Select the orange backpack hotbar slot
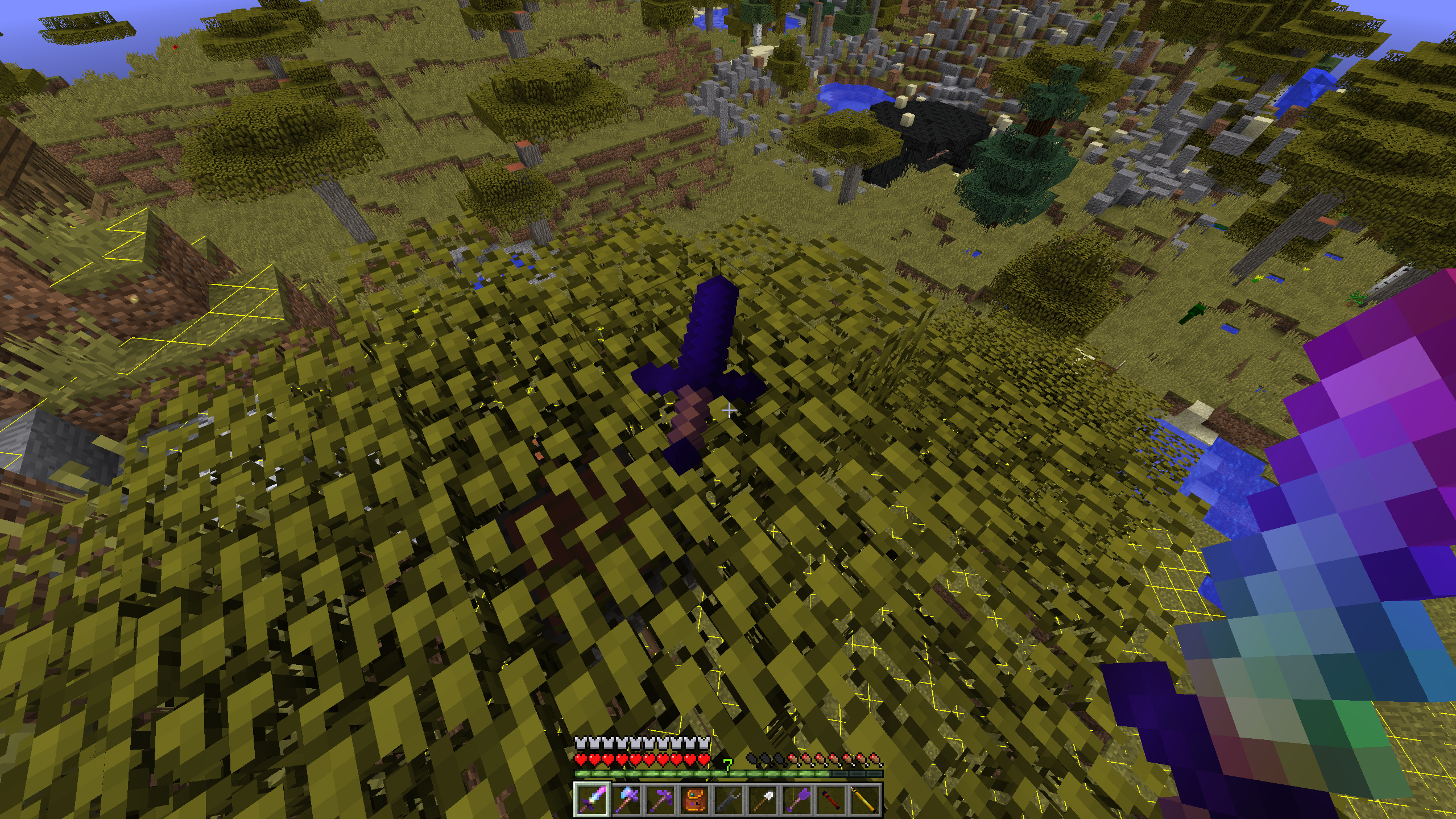 coord(694,800)
